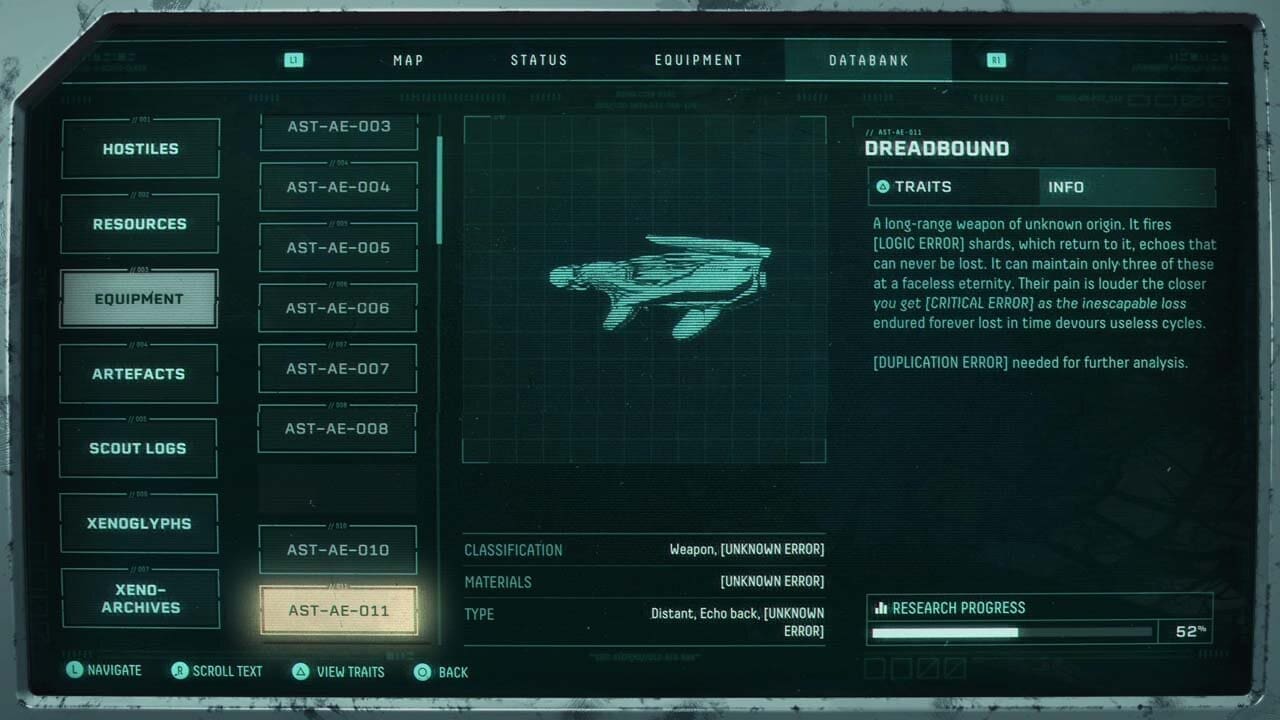This screenshot has width=1280, height=720.
Task: Select entry AST-AE-007
Action: (x=338, y=368)
